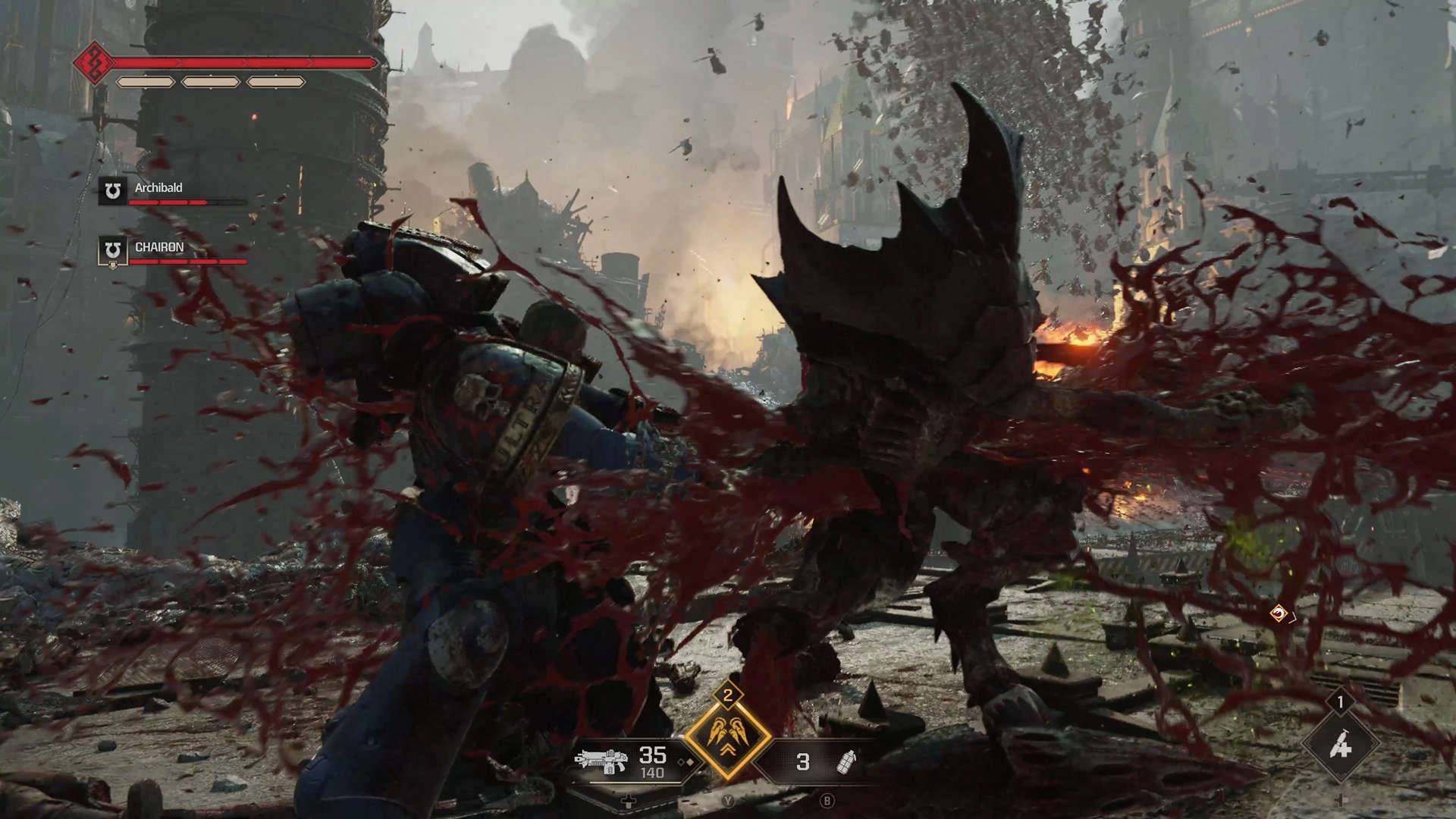Select the bolt rifle weapon icon
The width and height of the screenshot is (1456, 819).
click(601, 761)
